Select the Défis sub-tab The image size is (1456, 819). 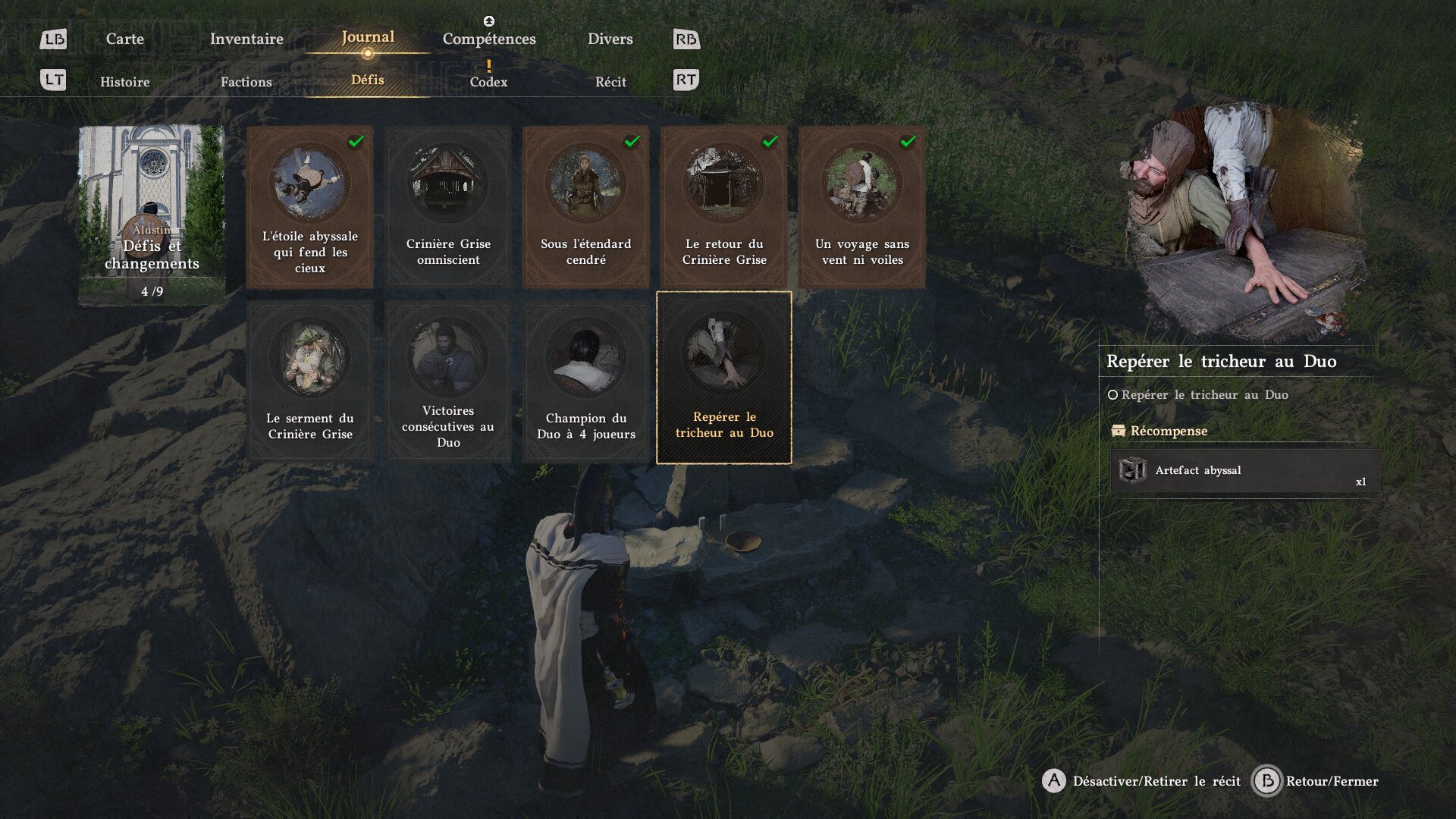tap(368, 80)
